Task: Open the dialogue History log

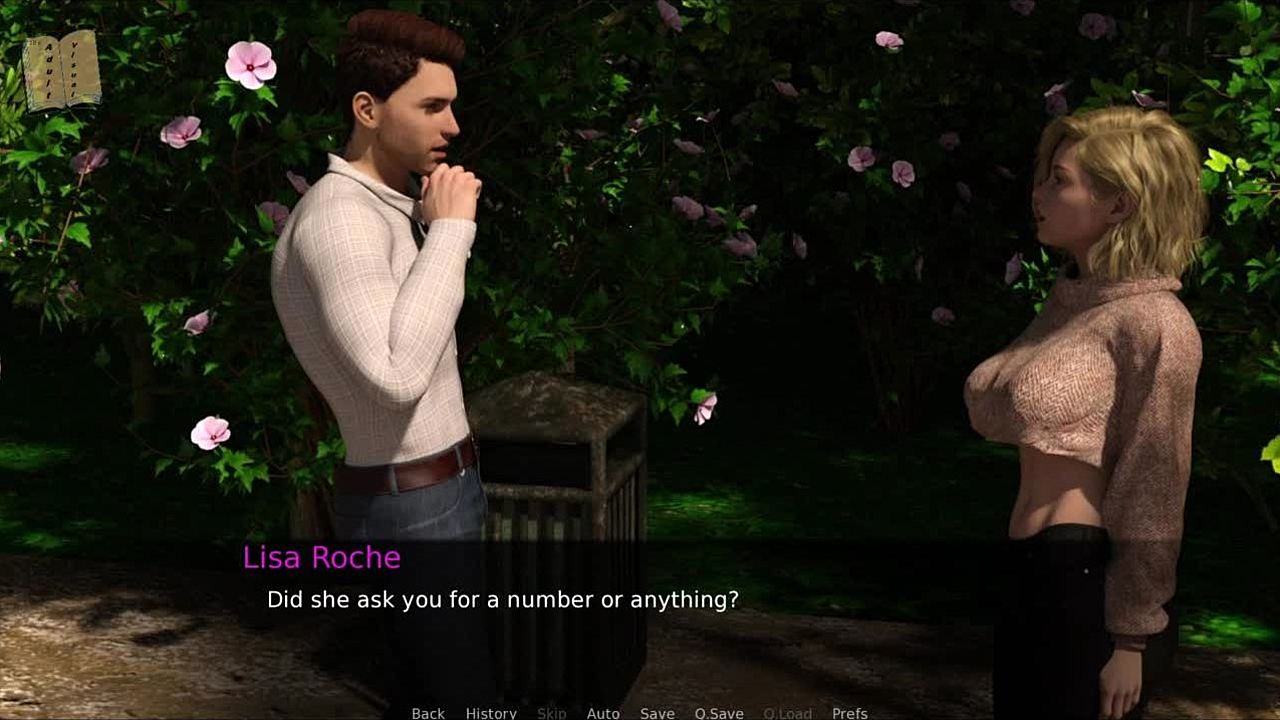Action: pyautogui.click(x=491, y=712)
